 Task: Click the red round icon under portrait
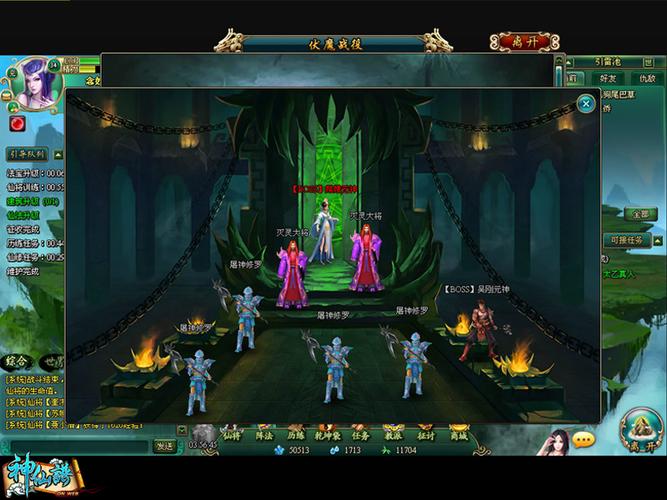pos(17,123)
